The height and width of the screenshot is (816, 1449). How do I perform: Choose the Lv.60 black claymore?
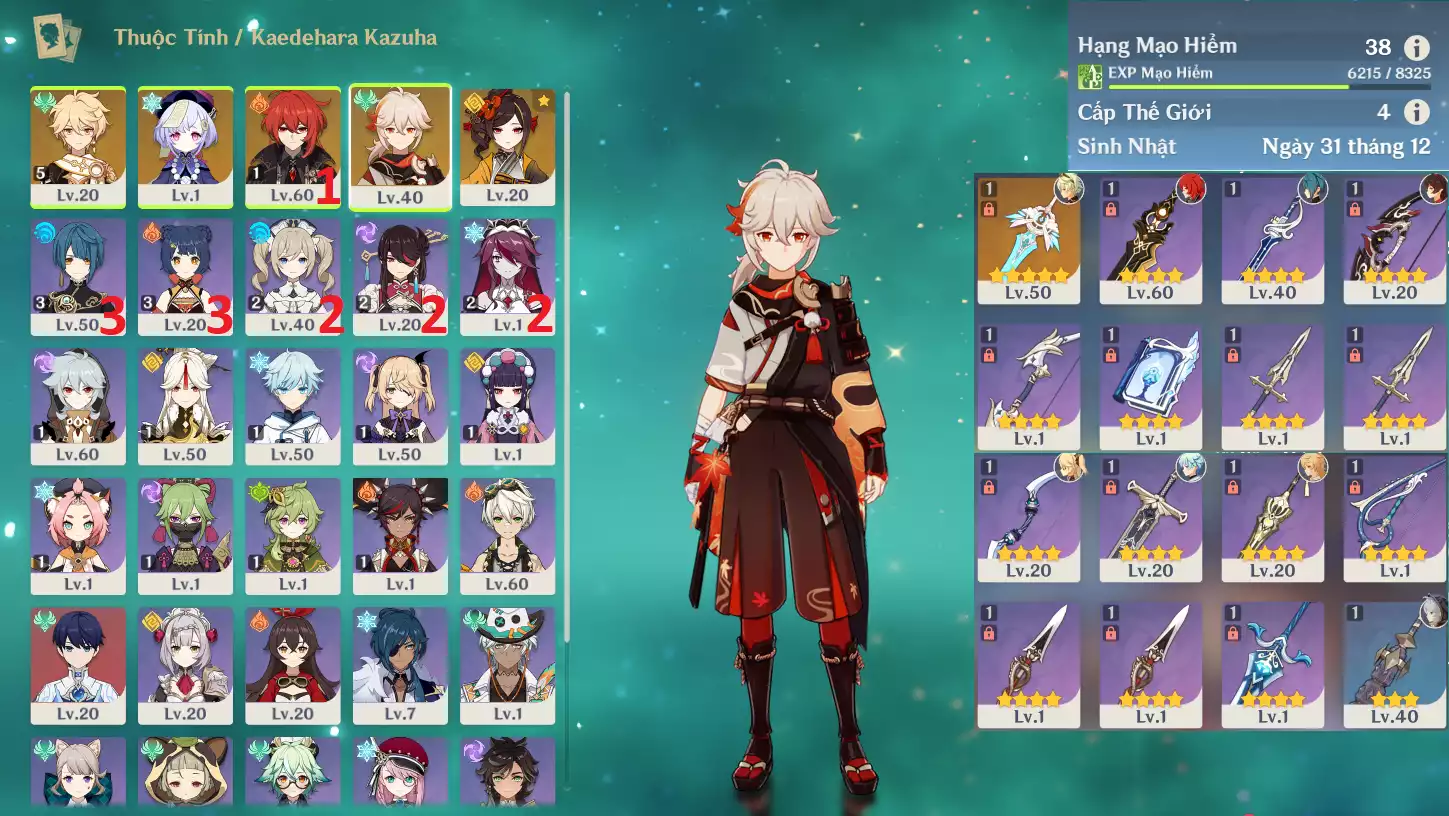(1150, 239)
